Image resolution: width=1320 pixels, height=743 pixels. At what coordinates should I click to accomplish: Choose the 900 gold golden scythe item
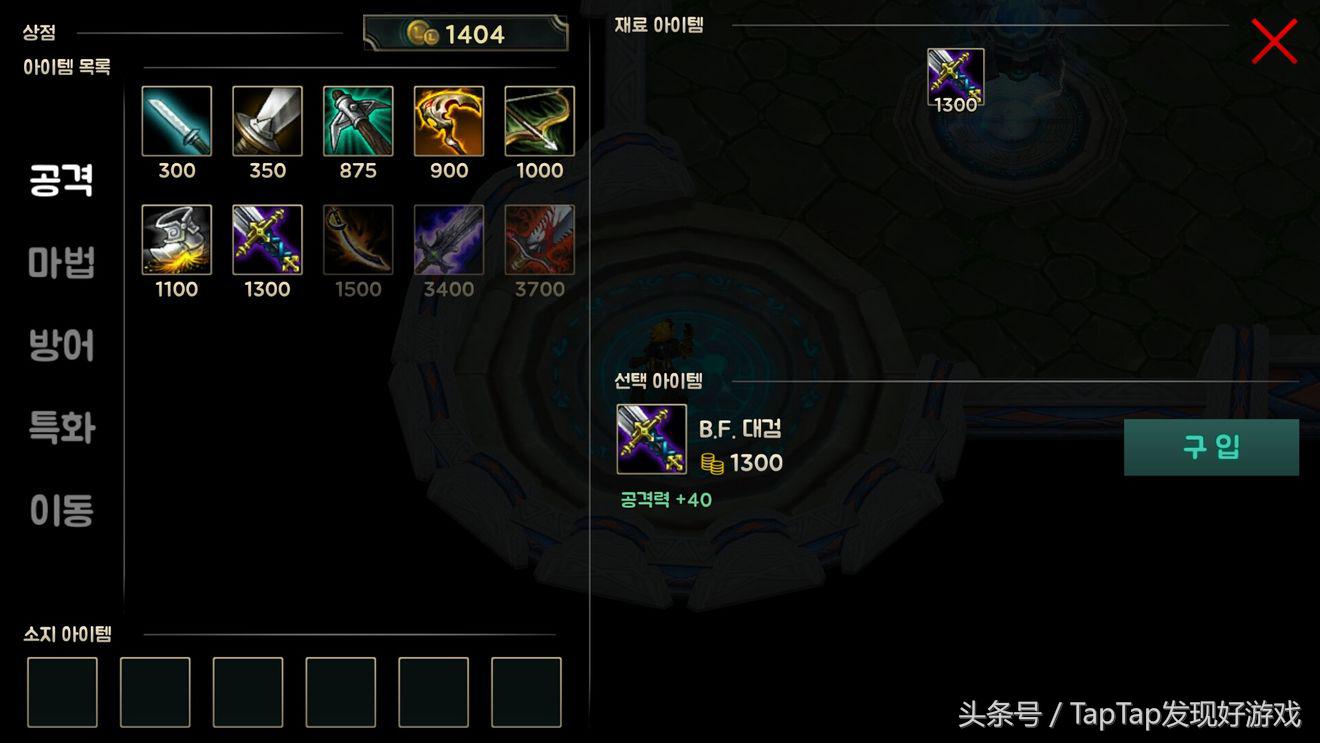[449, 121]
